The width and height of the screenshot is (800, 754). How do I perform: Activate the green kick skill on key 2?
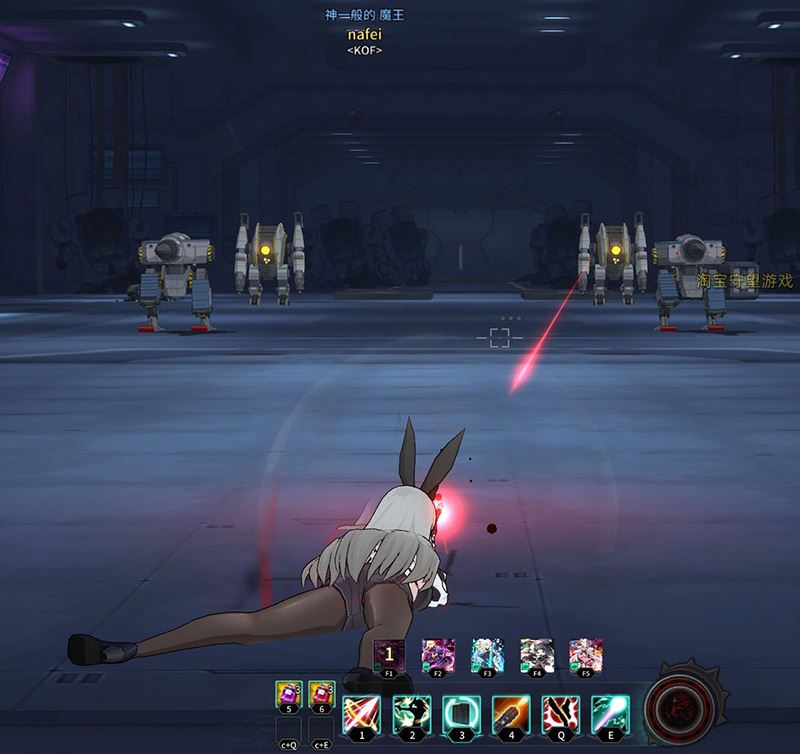pyautogui.click(x=411, y=714)
